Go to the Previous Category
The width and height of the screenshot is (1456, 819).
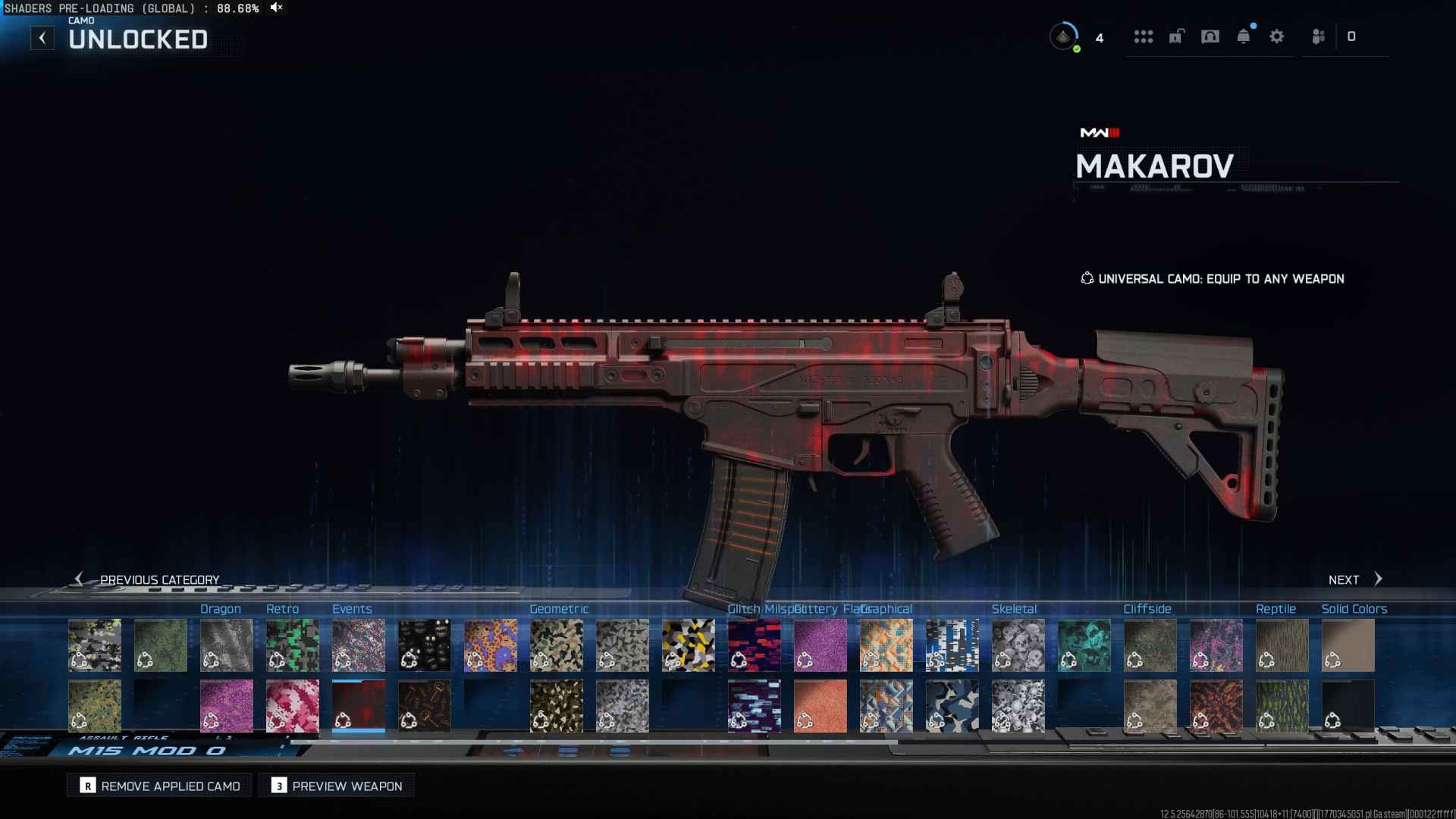pos(147,579)
